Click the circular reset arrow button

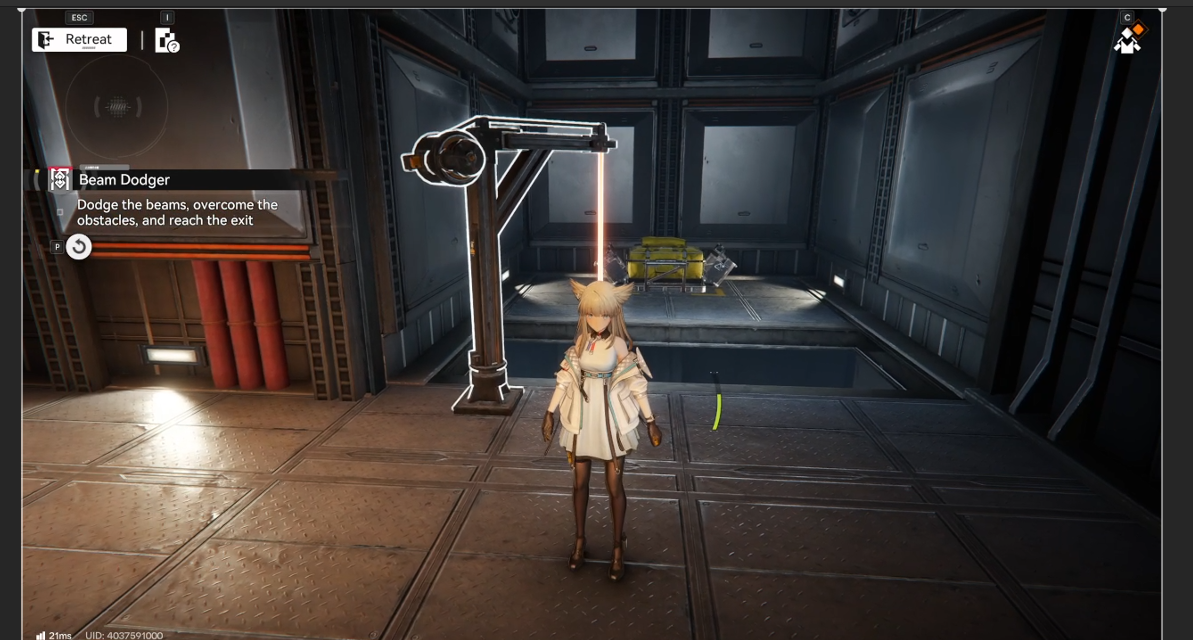[78, 246]
